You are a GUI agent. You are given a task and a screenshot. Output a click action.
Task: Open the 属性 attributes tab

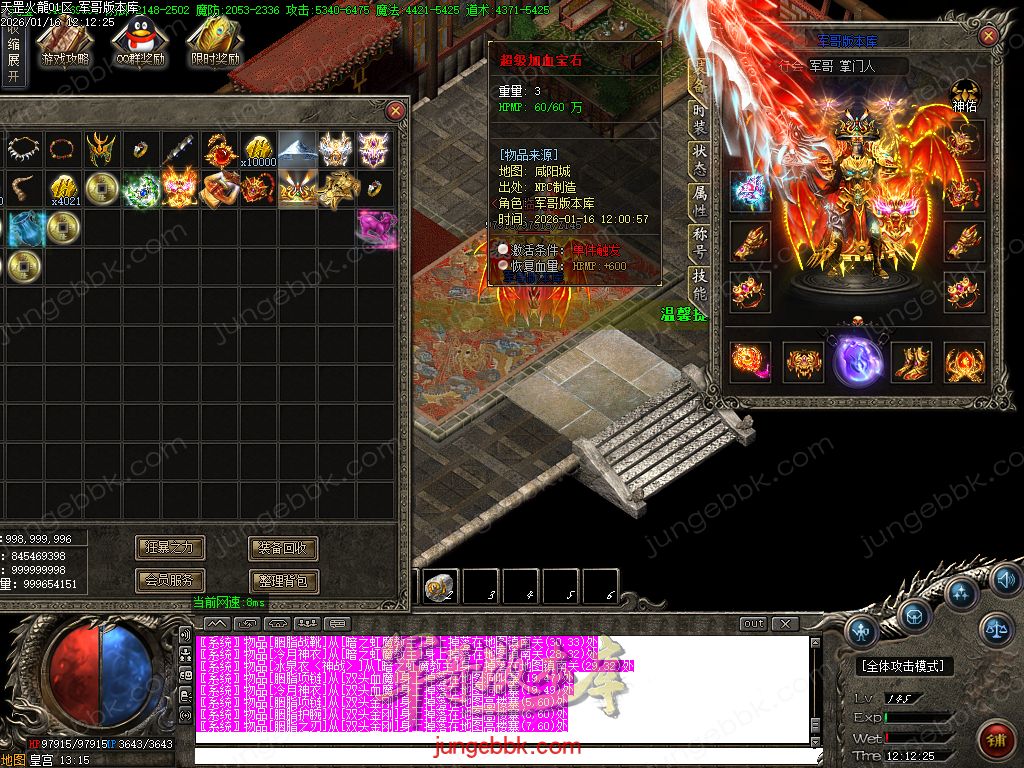[x=699, y=202]
